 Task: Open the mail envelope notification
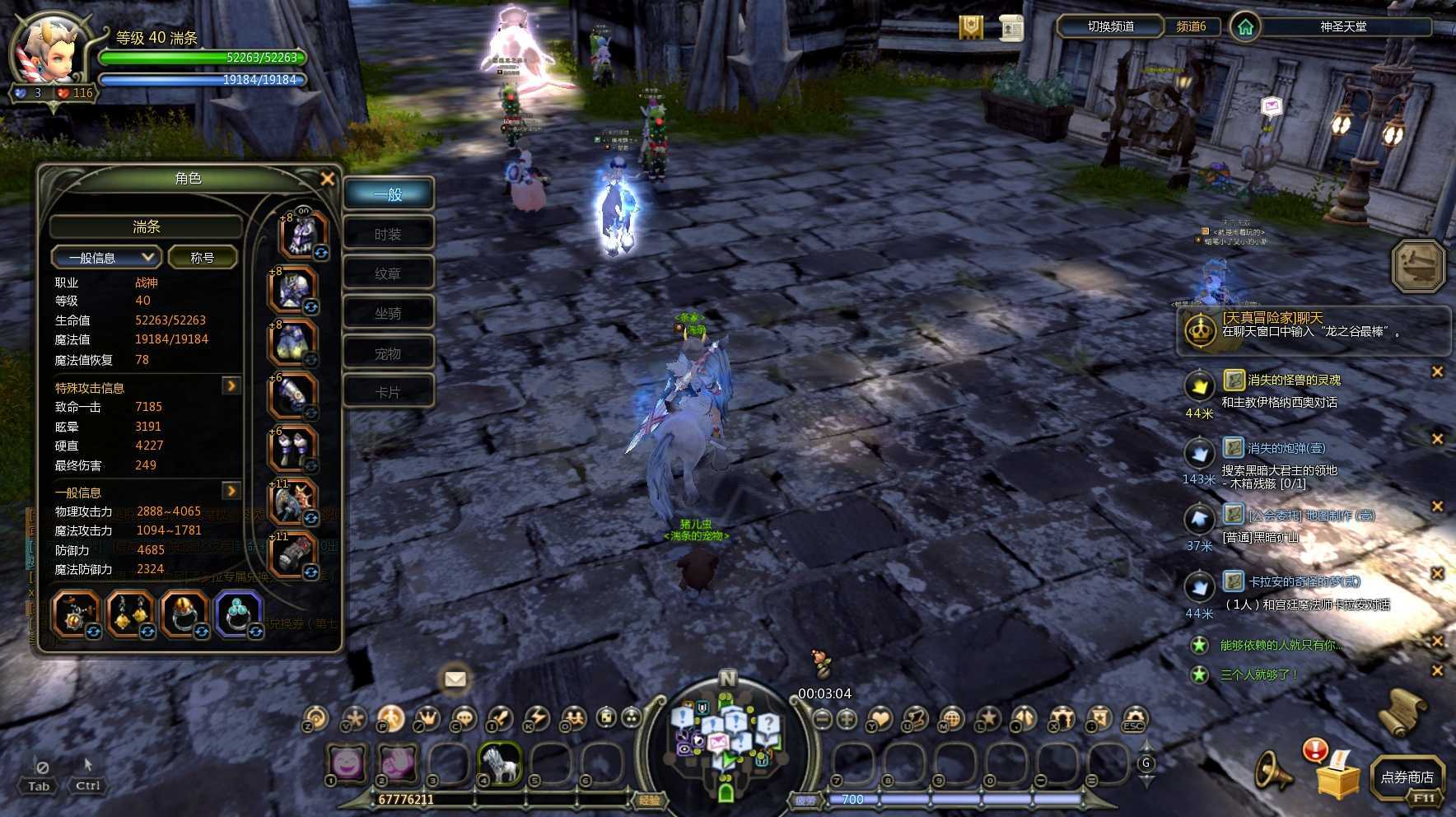pyautogui.click(x=455, y=679)
